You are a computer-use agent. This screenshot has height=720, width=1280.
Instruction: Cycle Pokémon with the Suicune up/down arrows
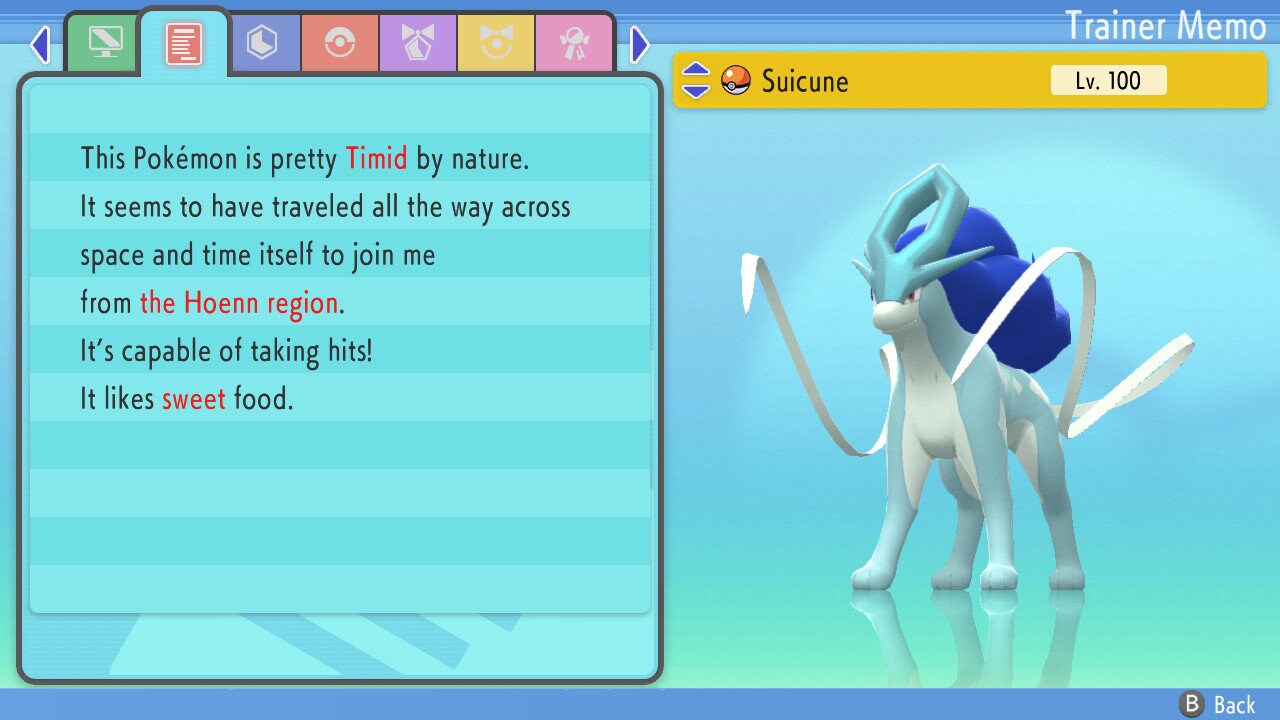[x=695, y=80]
